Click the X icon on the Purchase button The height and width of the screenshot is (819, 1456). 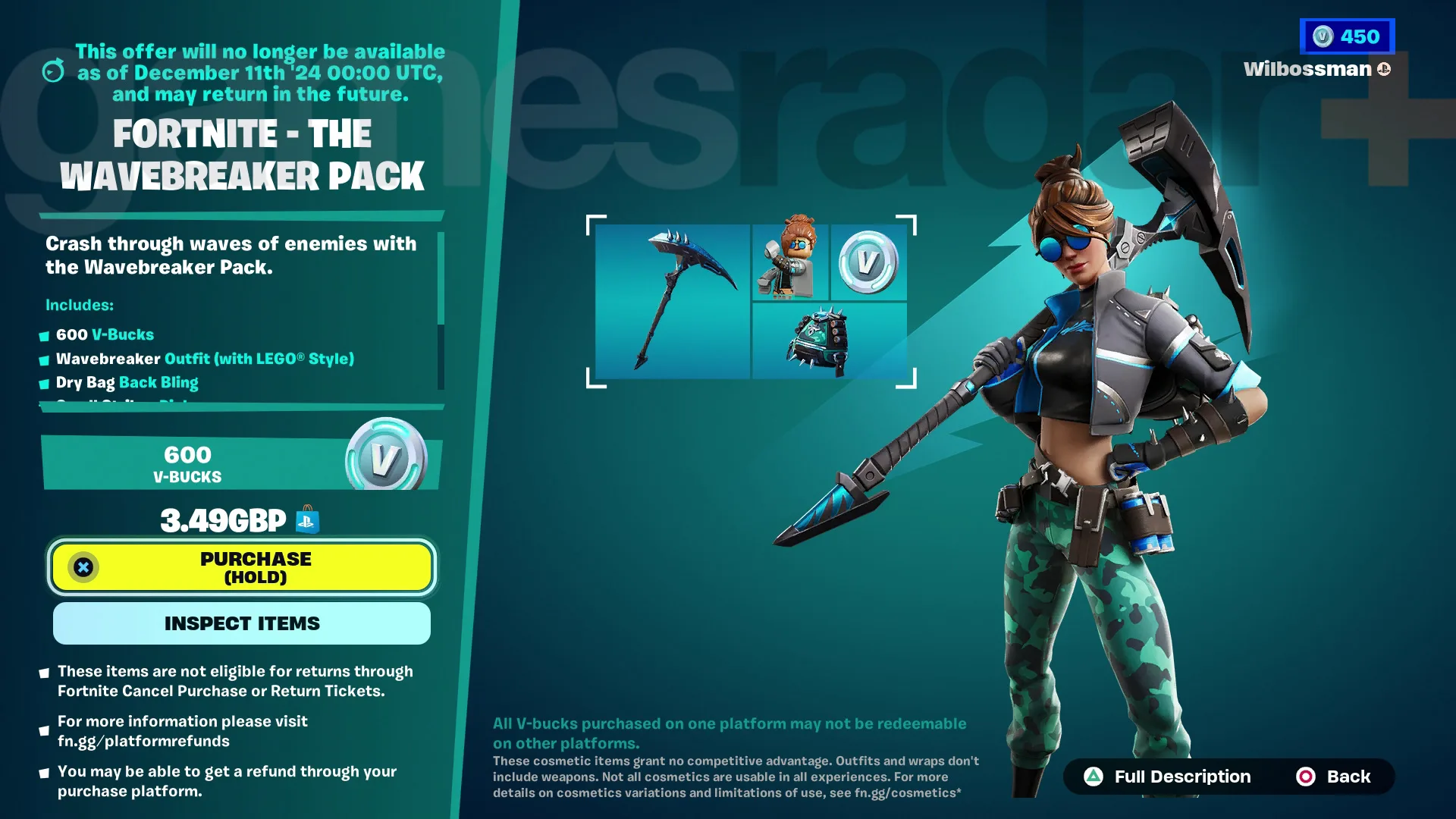84,566
